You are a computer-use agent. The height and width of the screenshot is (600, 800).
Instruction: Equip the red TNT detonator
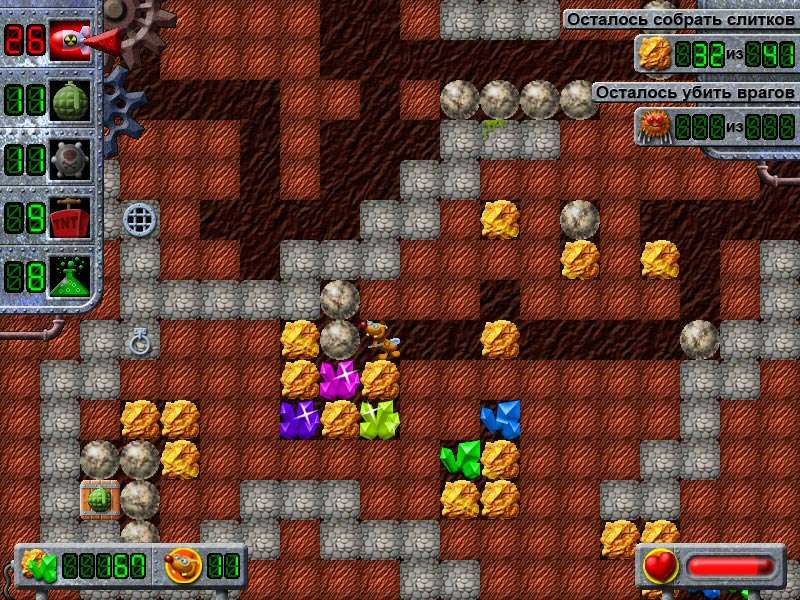coord(70,217)
